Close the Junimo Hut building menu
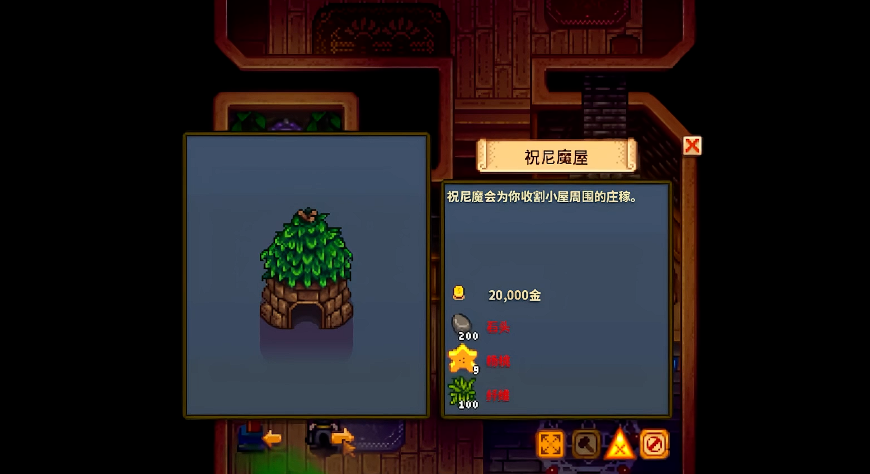The width and height of the screenshot is (870, 474). pyautogui.click(x=692, y=146)
